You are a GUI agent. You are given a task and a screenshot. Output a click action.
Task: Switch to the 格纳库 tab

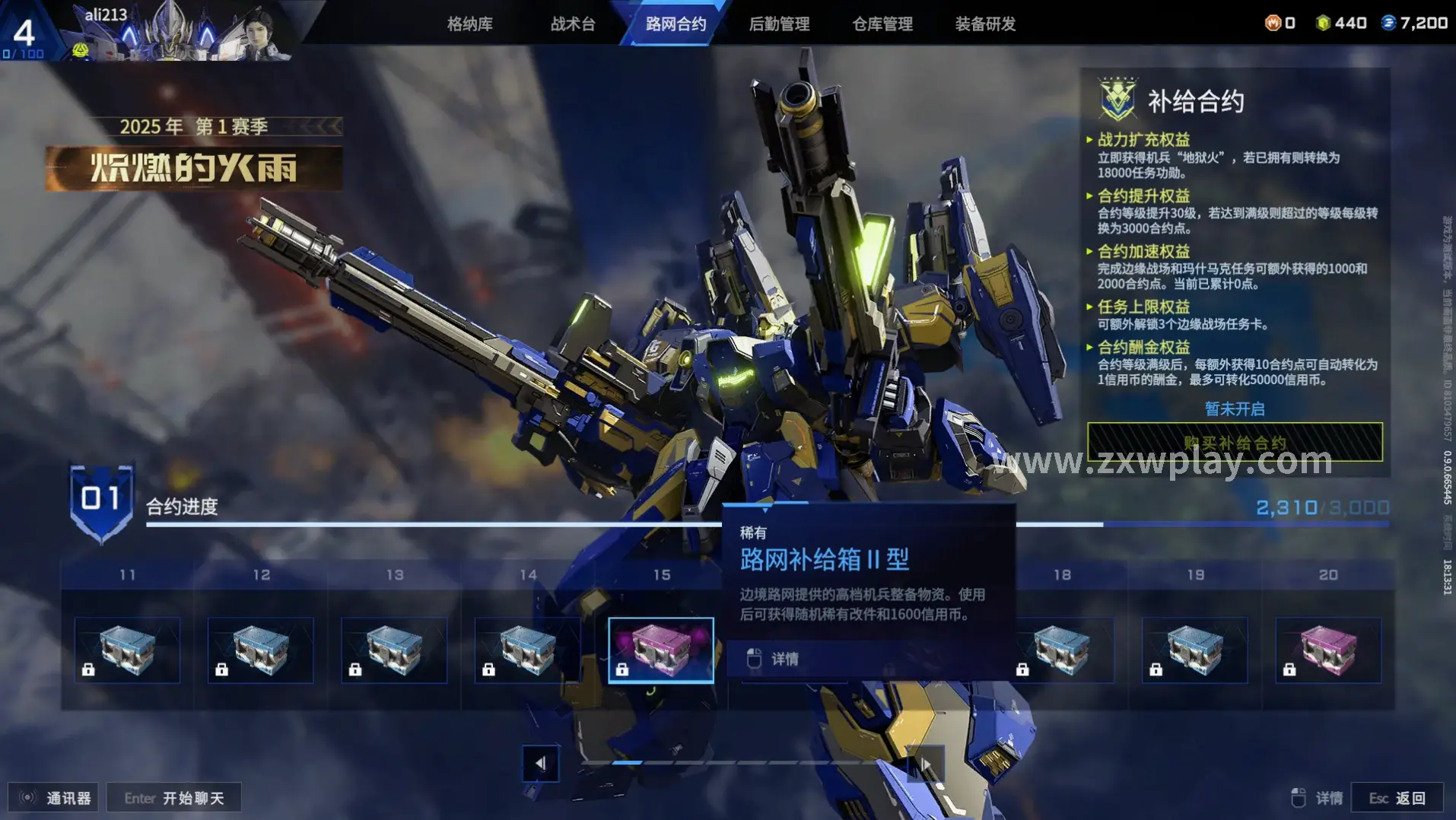[x=469, y=23]
